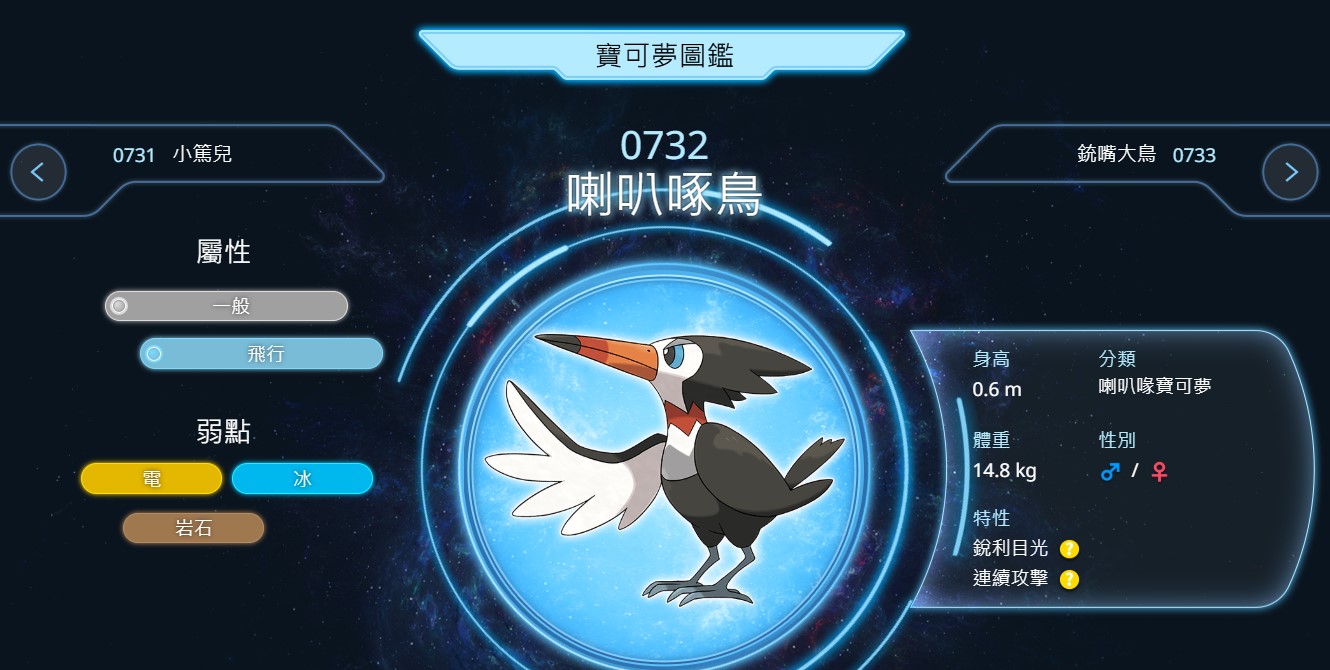Viewport: 1330px width, 670px height.
Task: Open the 0731 小篤兒 entry
Action: [173, 155]
